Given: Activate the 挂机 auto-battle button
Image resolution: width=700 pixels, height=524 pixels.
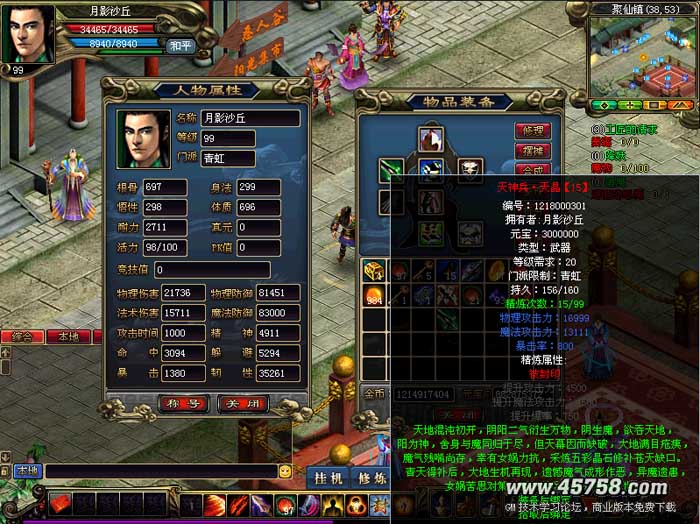Looking at the screenshot, I should click(x=325, y=479).
